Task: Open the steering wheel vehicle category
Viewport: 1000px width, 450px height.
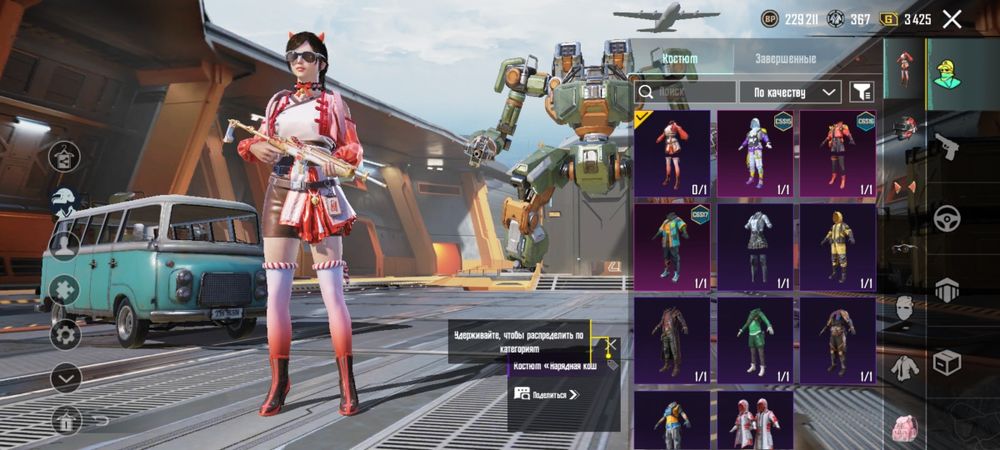Action: point(946,218)
